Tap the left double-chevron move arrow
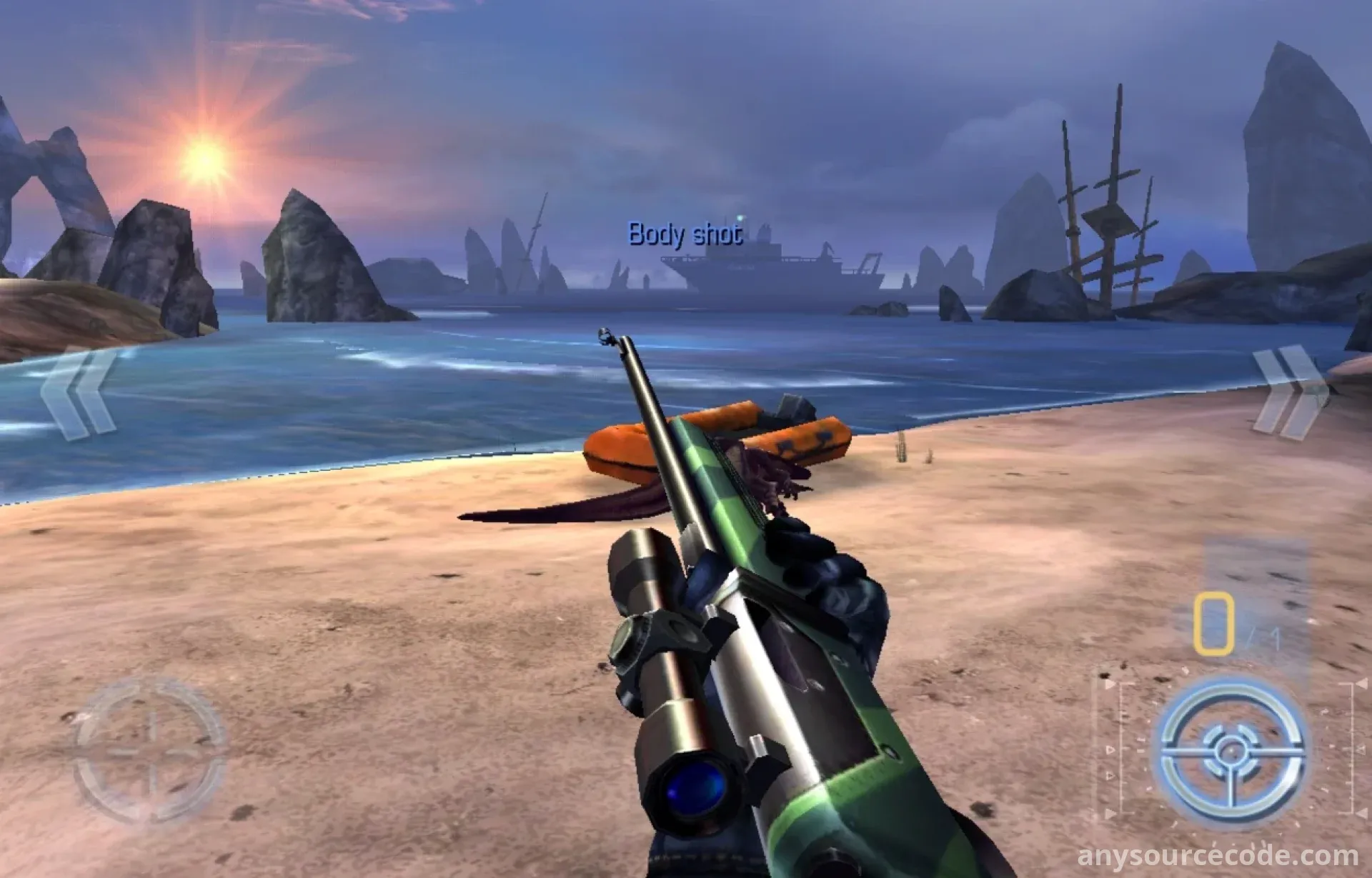 pyautogui.click(x=77, y=391)
